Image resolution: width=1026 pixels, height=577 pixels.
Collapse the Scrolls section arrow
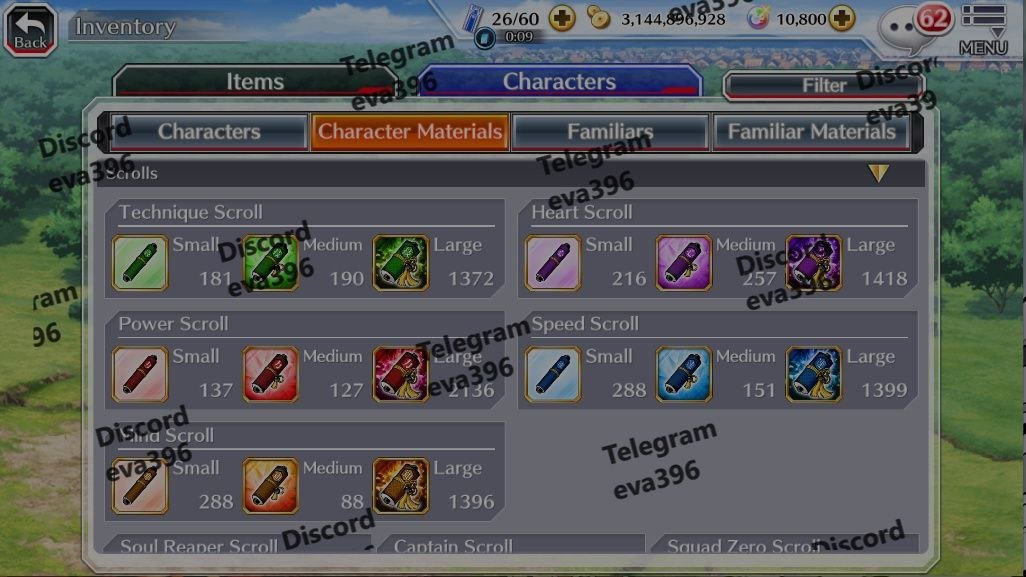click(x=878, y=173)
